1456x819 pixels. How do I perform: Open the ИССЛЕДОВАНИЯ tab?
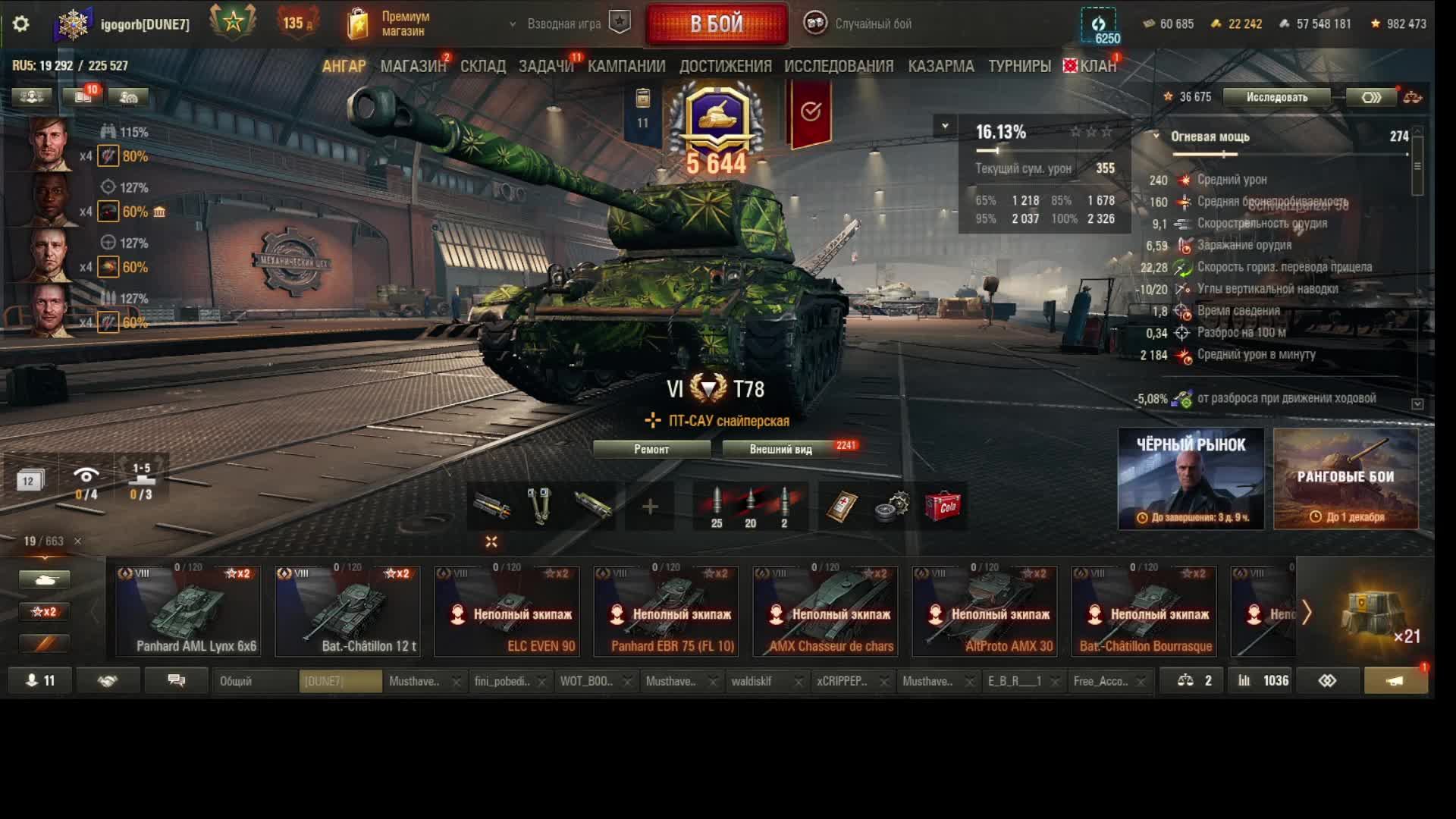[x=839, y=67]
